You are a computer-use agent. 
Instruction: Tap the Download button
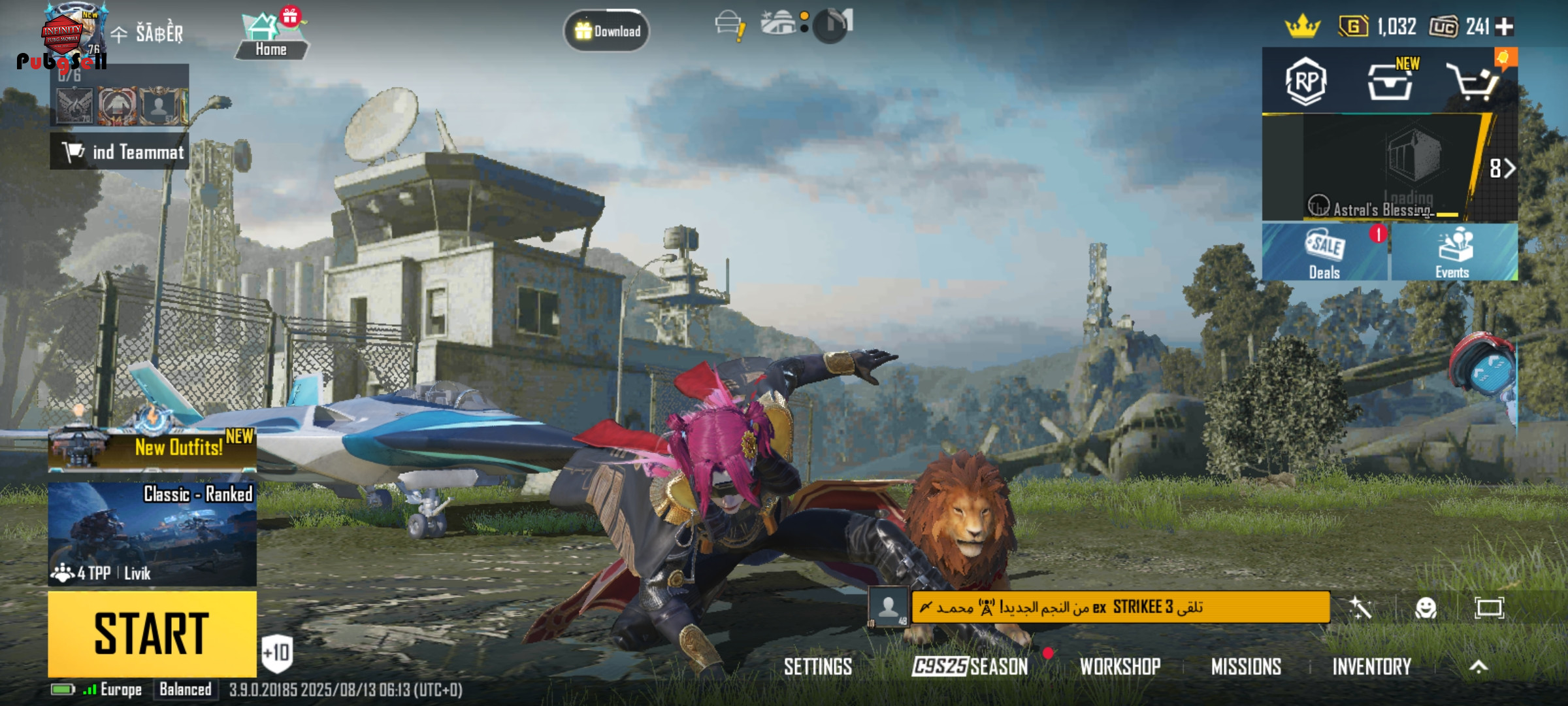[606, 31]
